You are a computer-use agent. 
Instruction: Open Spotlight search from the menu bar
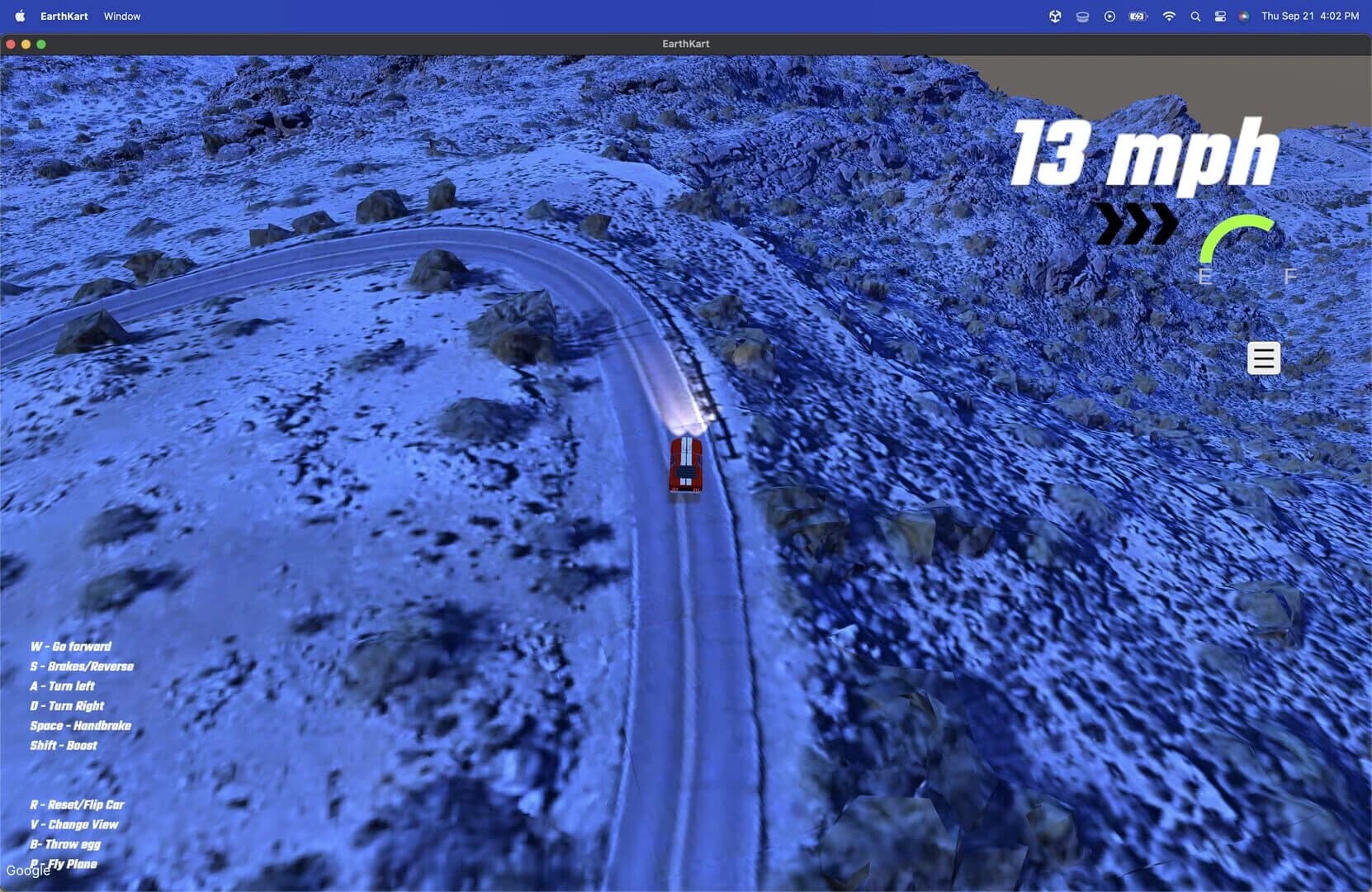1195,16
